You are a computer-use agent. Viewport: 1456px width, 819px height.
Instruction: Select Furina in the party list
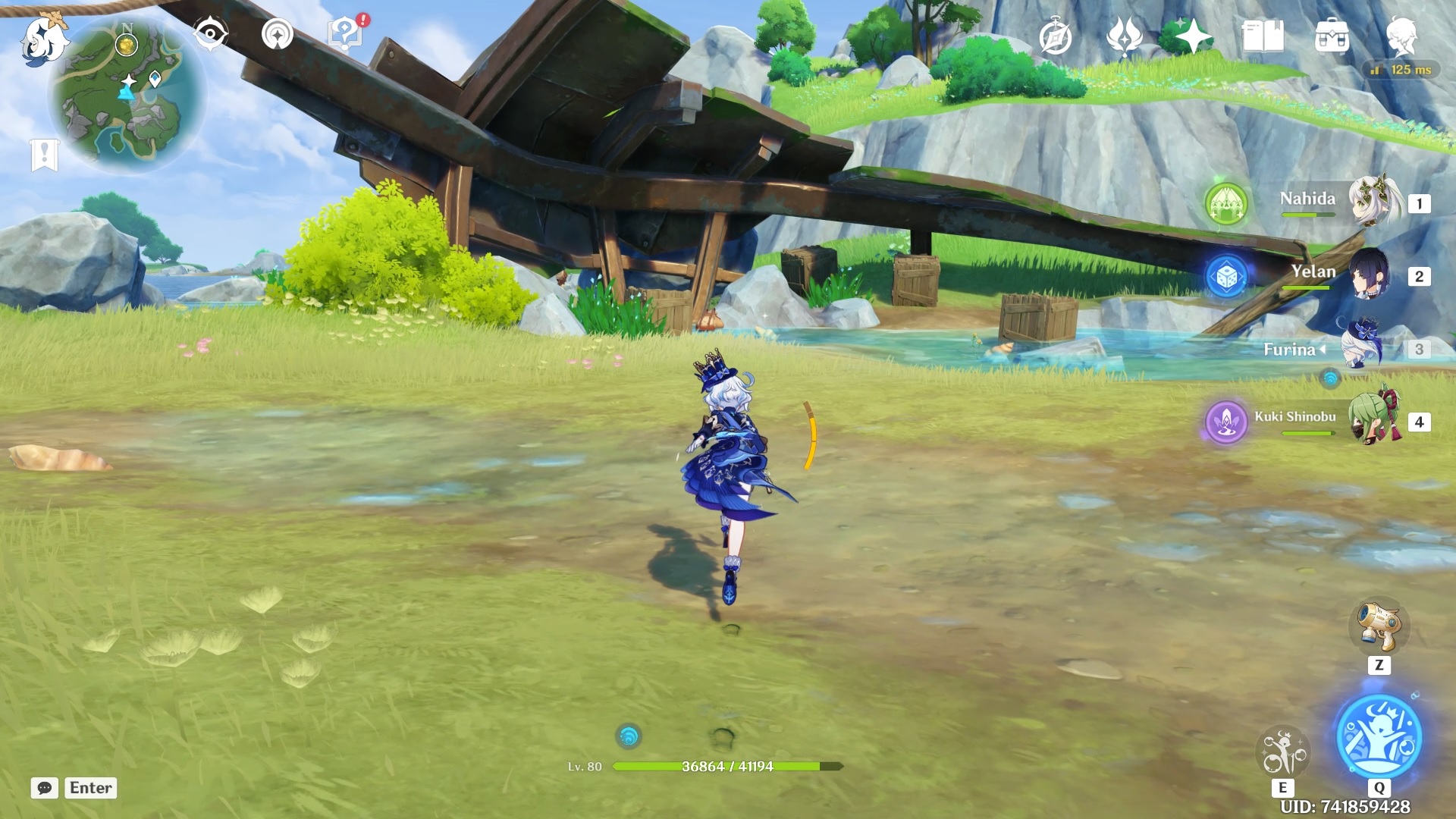pyautogui.click(x=1365, y=348)
